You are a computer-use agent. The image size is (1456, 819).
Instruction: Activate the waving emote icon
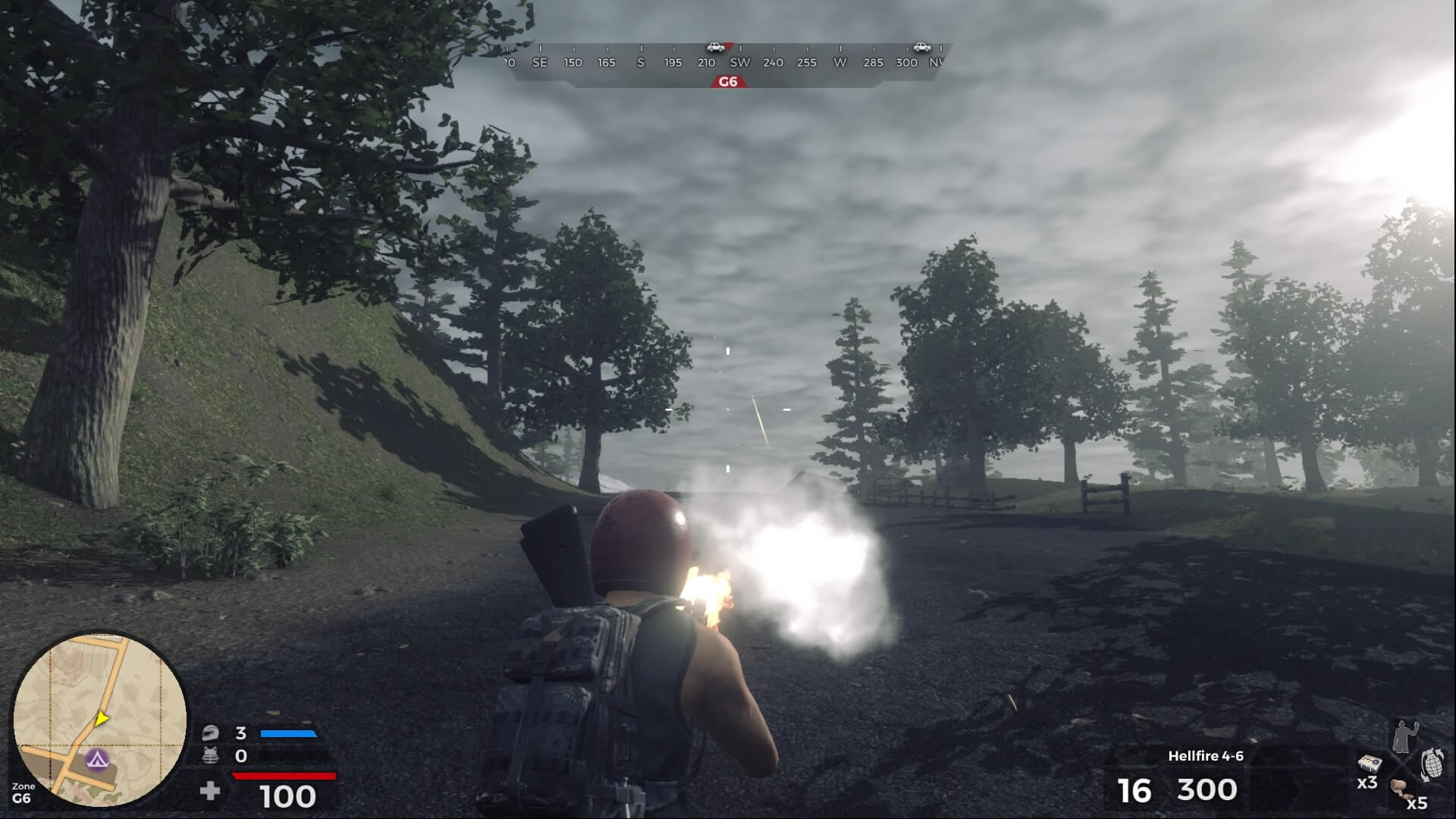1404,735
